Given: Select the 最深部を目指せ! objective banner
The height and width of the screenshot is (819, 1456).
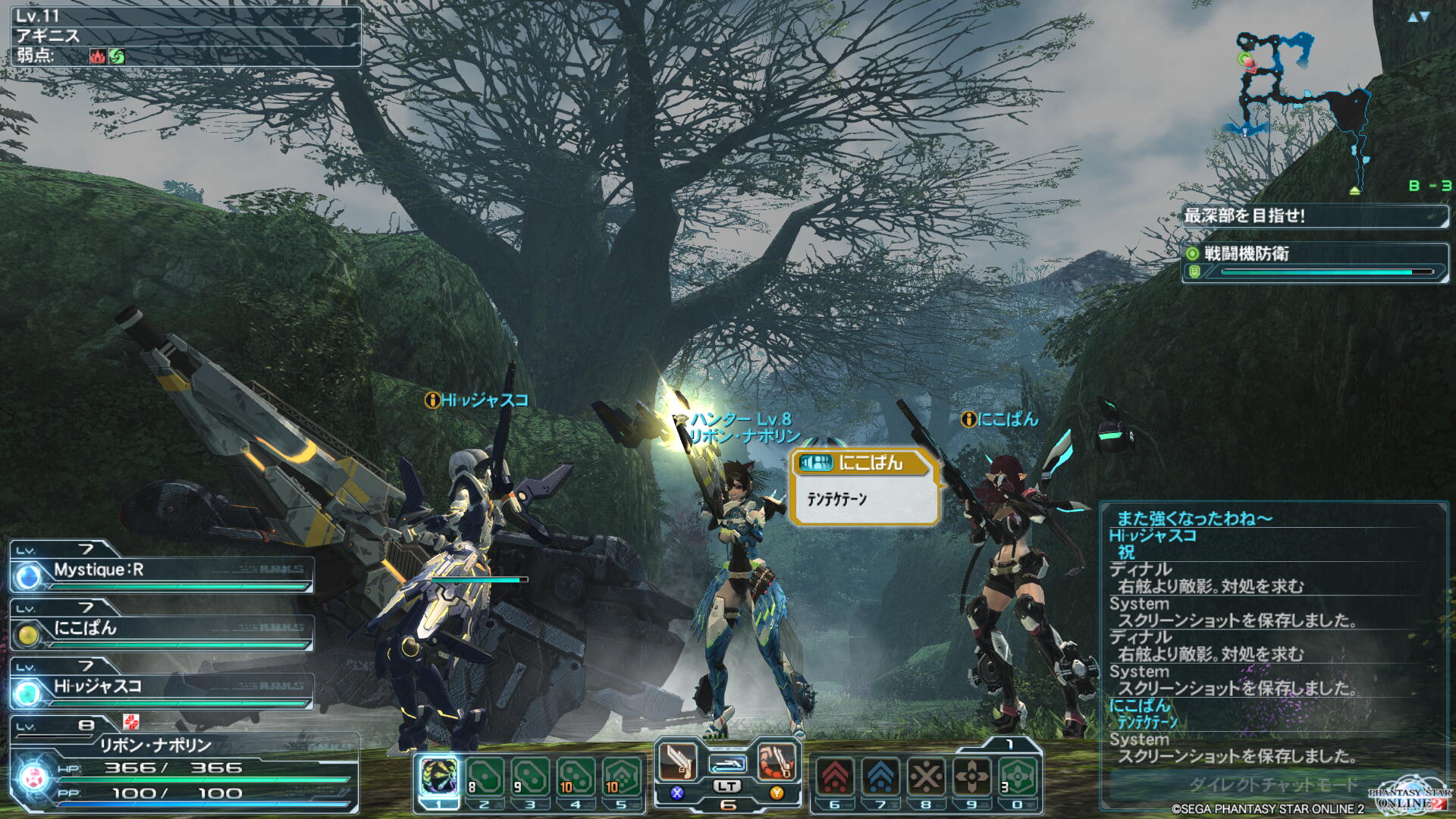Looking at the screenshot, I should click(x=1314, y=216).
